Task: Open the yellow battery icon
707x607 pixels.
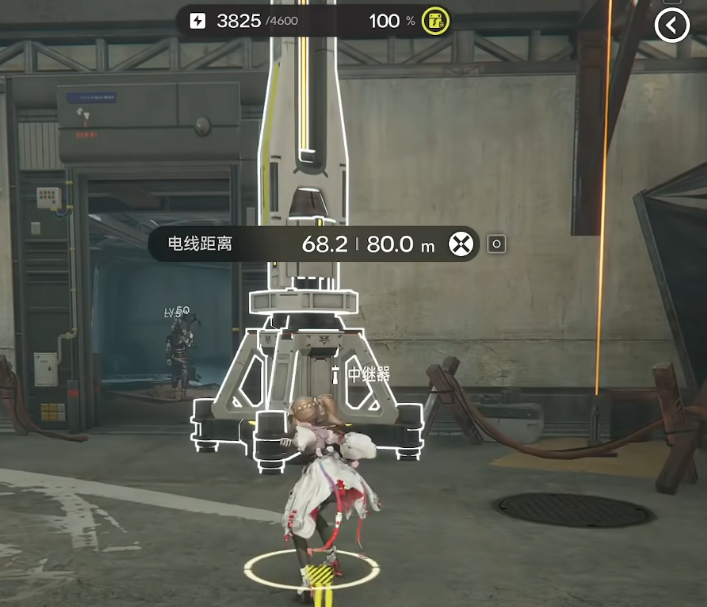Action: 434,21
